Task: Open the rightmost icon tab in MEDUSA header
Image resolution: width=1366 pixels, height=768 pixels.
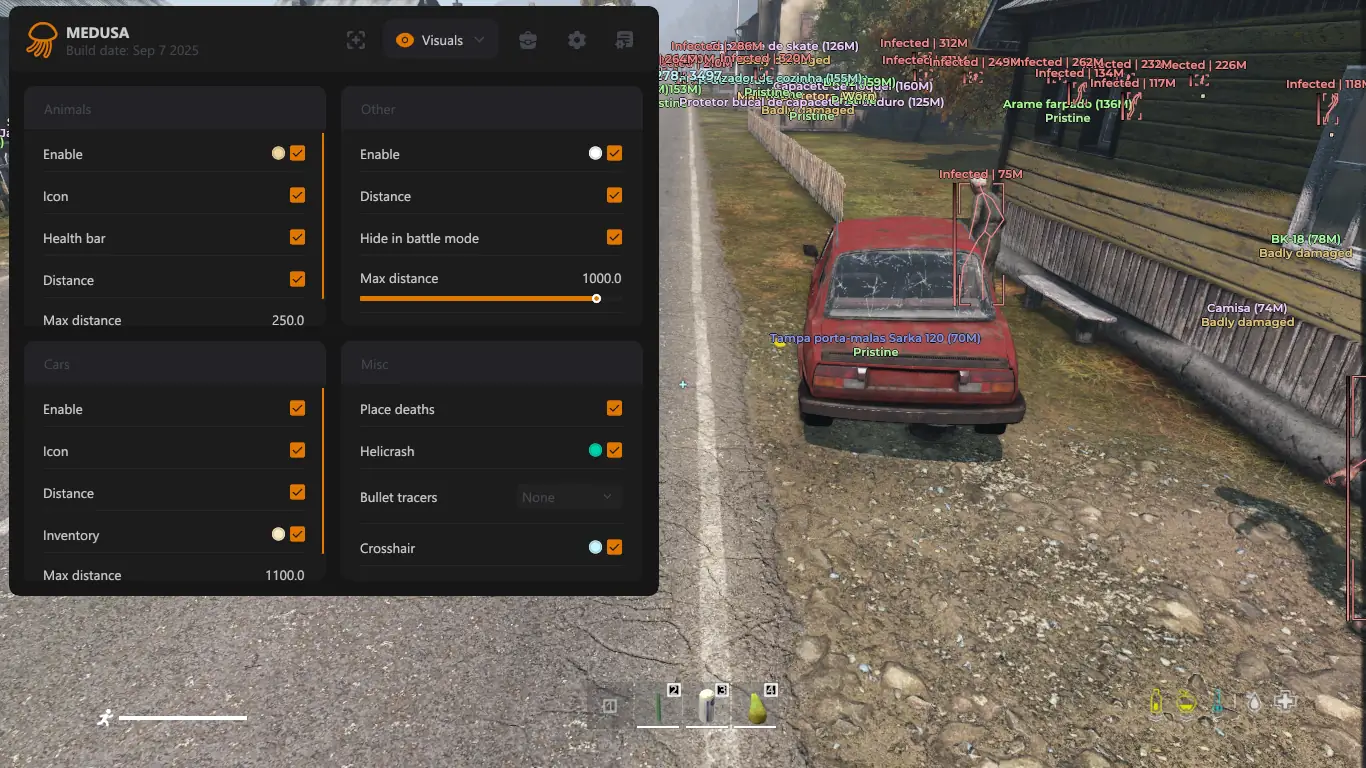Action: [x=625, y=40]
